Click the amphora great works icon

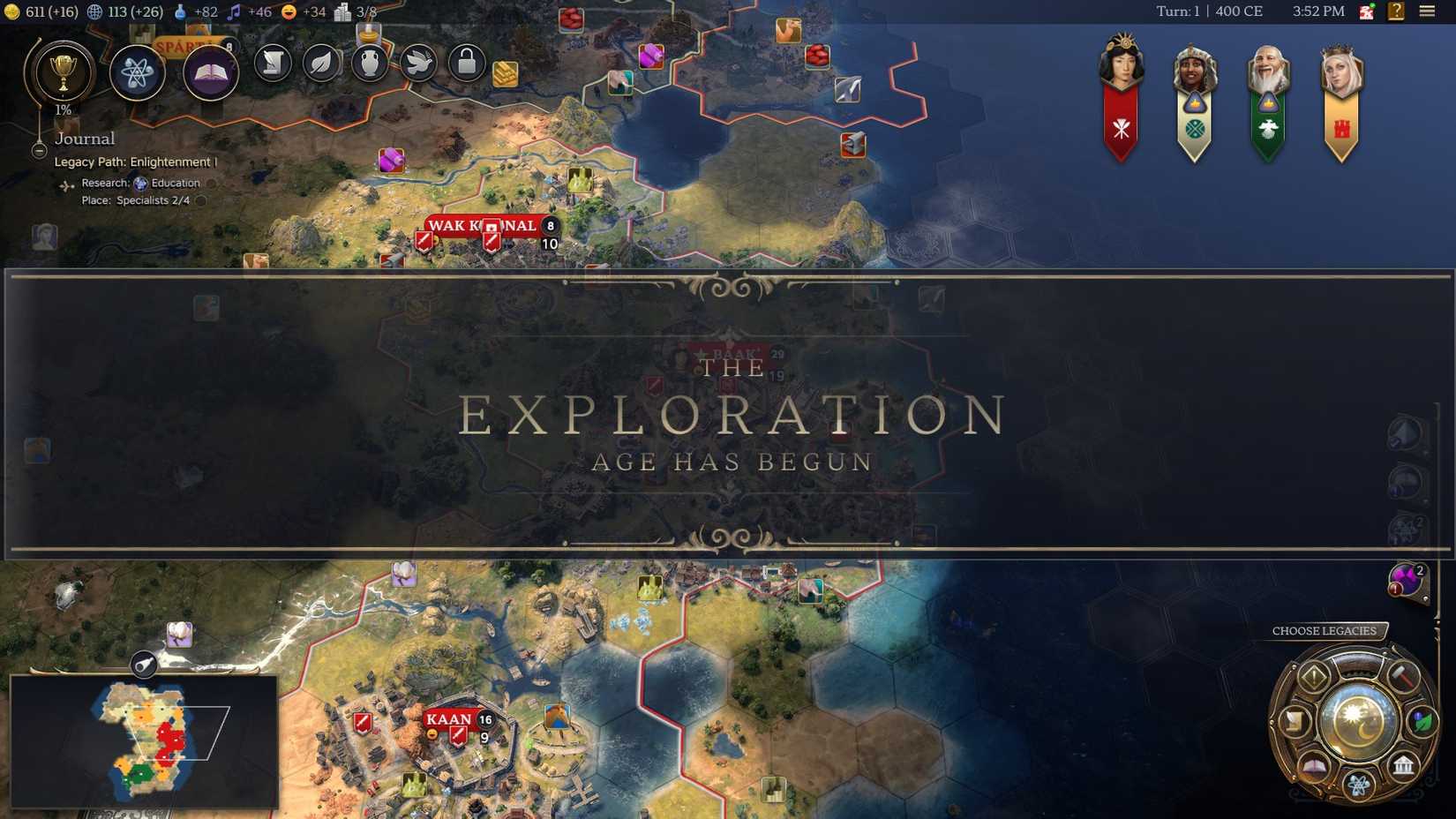pos(370,63)
